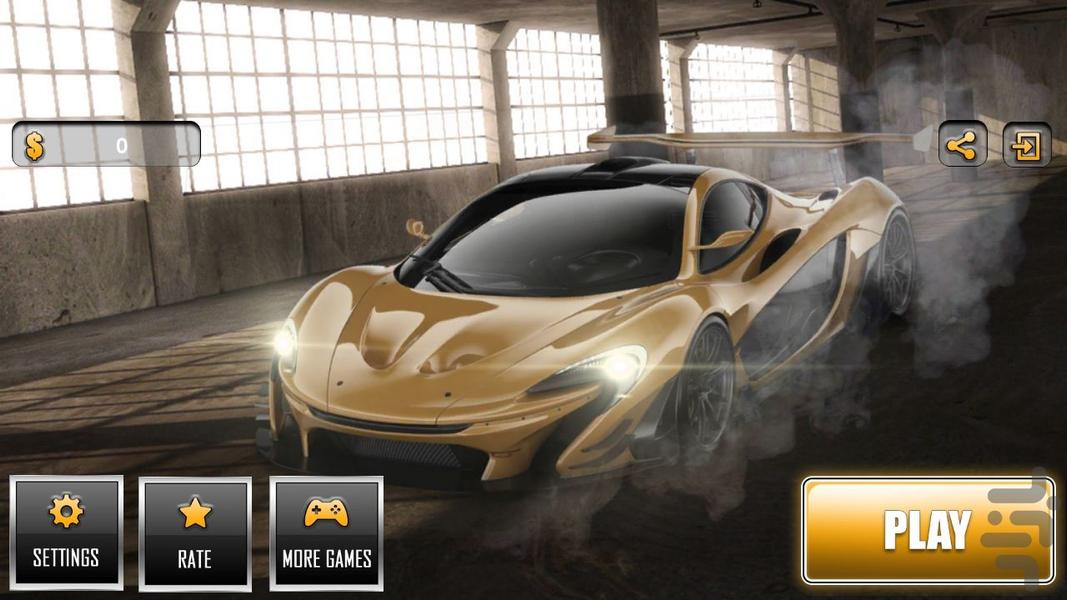Exit the game via the exit icon

coord(1026,146)
